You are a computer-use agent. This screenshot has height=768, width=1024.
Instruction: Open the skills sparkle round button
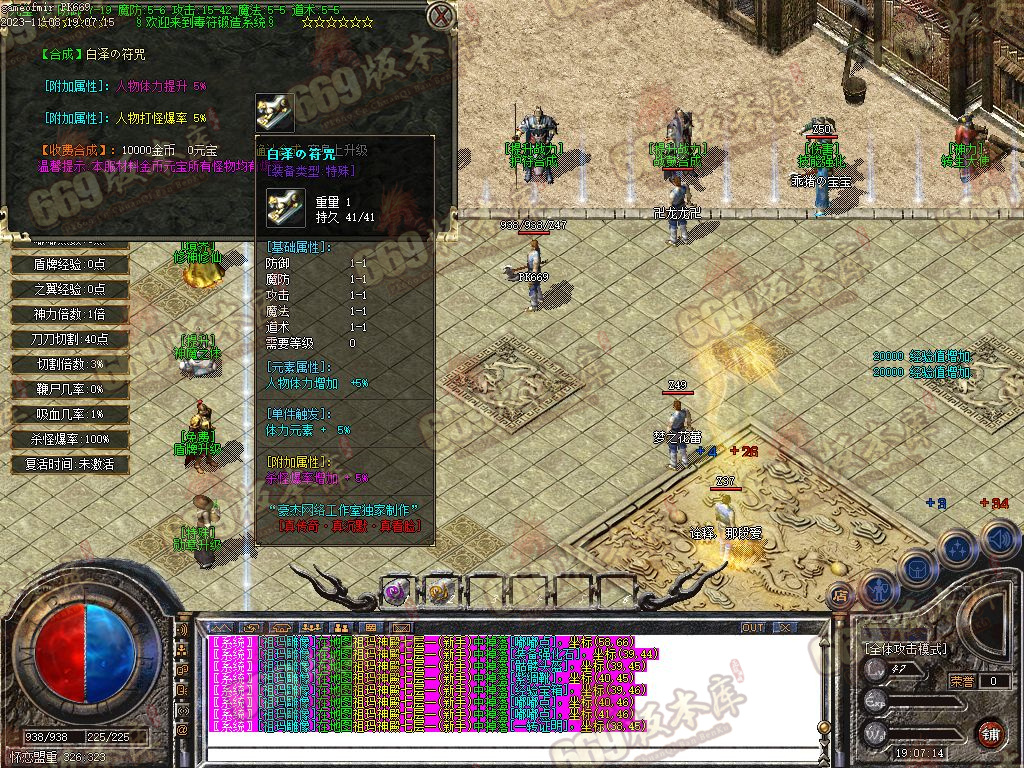coord(957,548)
